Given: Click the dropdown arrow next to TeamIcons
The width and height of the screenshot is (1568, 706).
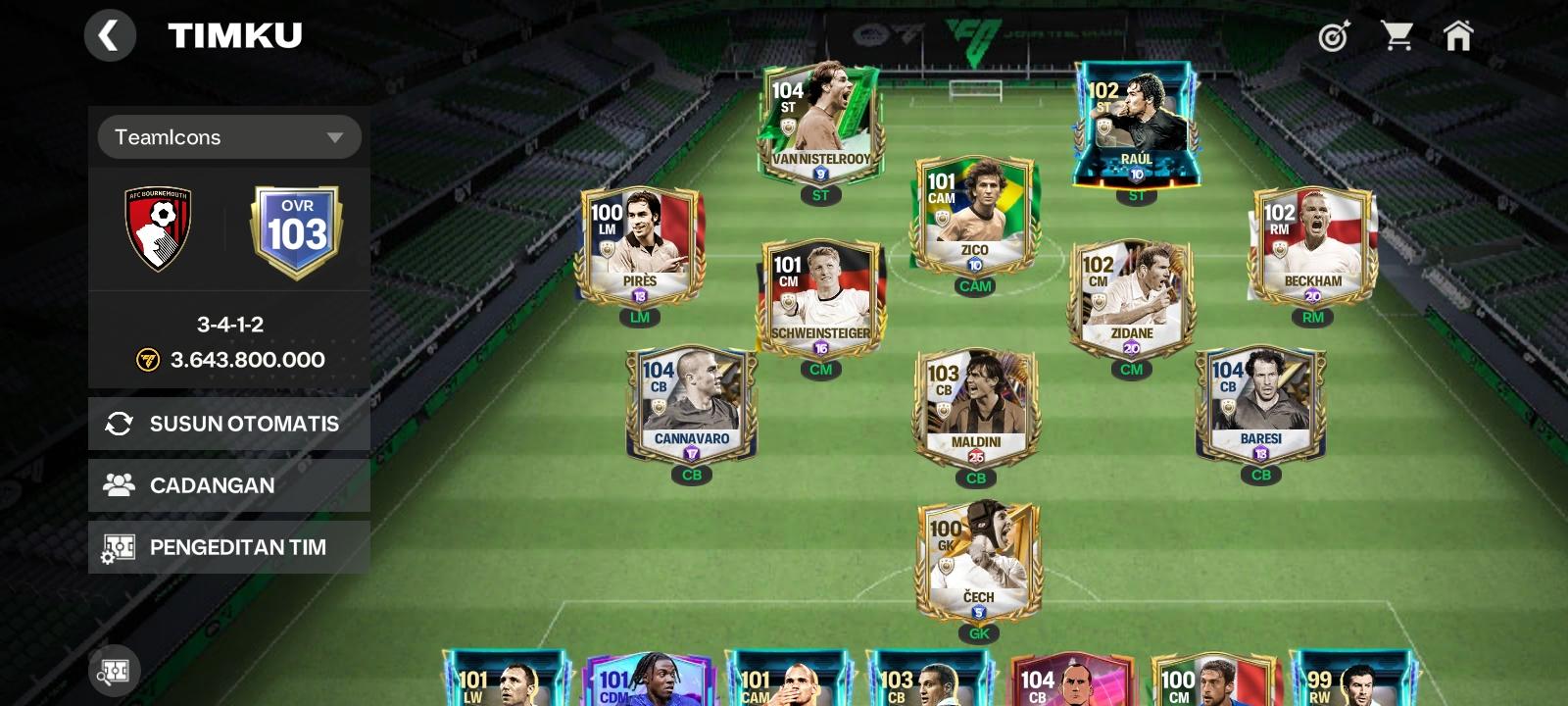Looking at the screenshot, I should point(337,137).
